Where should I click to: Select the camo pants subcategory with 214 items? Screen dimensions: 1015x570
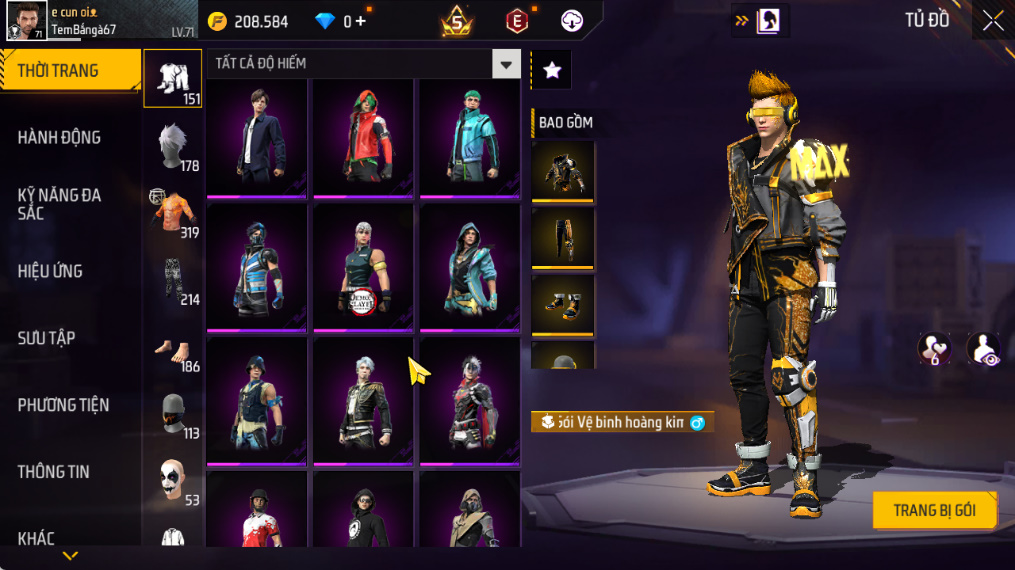(x=174, y=279)
